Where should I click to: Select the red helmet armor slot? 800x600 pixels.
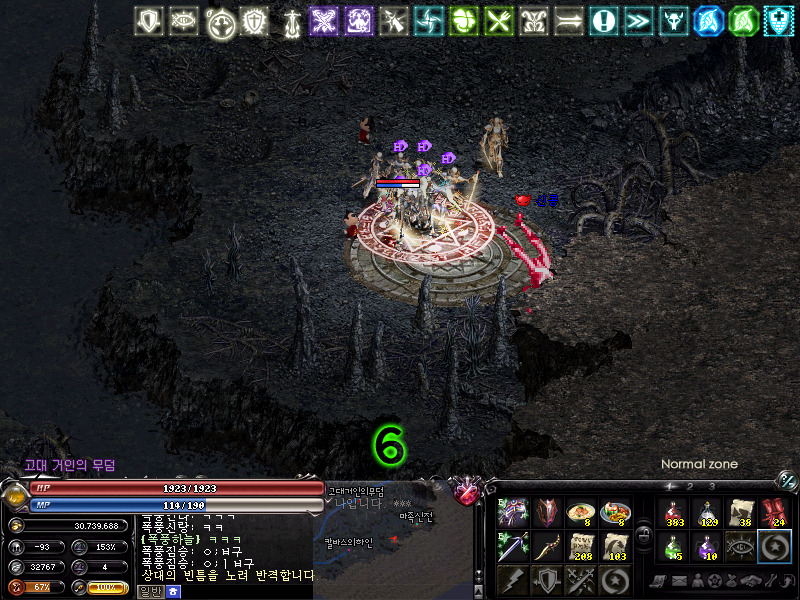click(548, 513)
